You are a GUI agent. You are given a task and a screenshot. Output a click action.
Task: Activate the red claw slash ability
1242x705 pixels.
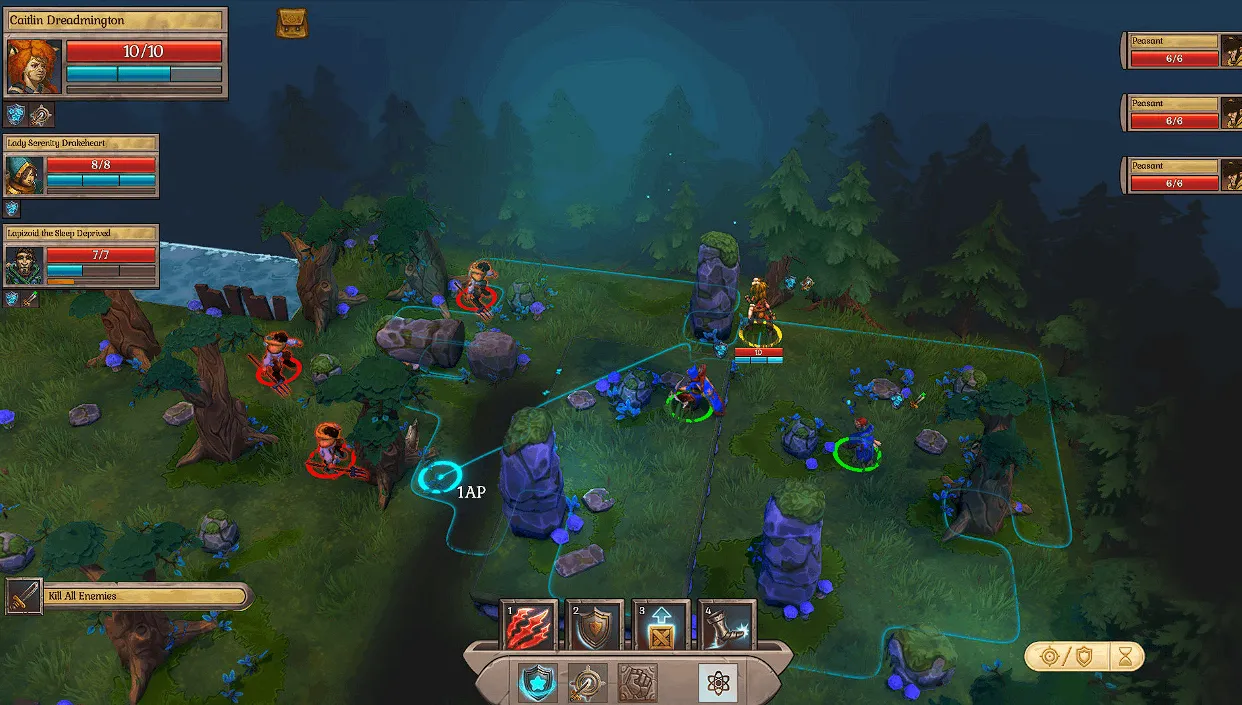tap(527, 627)
